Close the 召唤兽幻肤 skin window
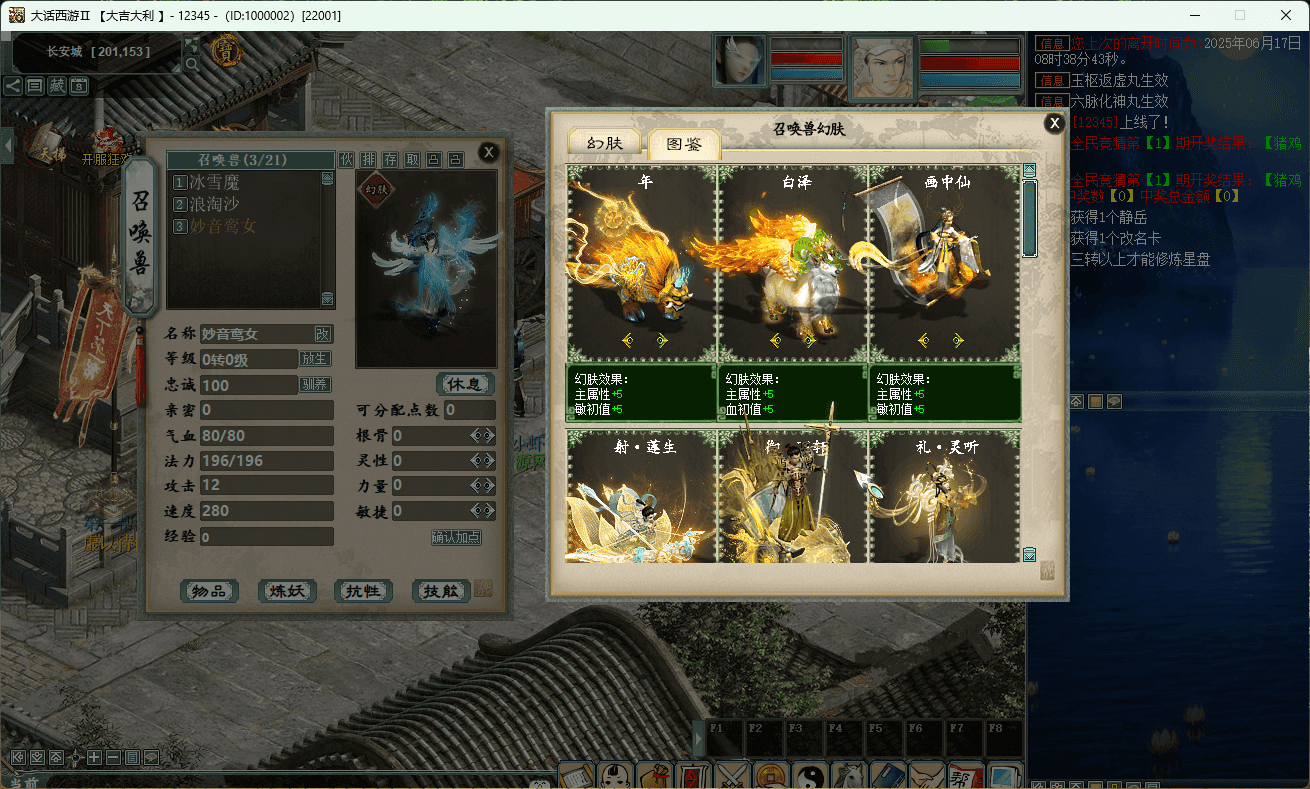The width and height of the screenshot is (1310, 789). pyautogui.click(x=1054, y=123)
